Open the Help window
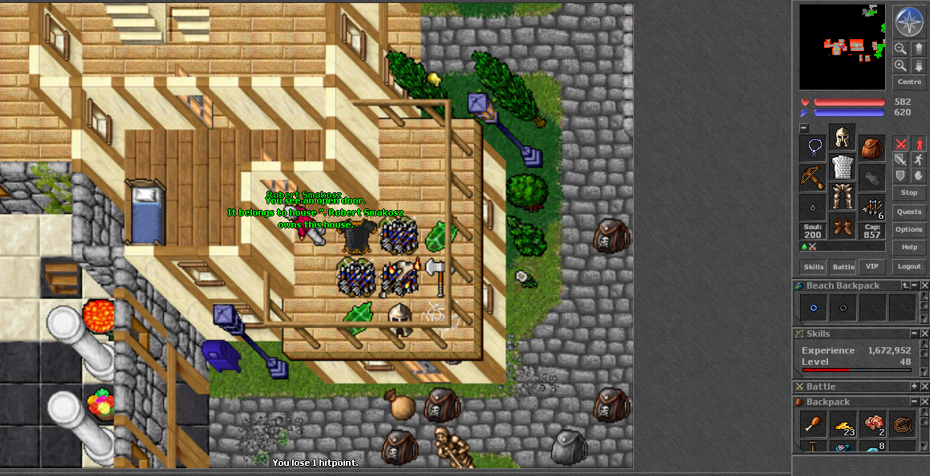 [909, 246]
